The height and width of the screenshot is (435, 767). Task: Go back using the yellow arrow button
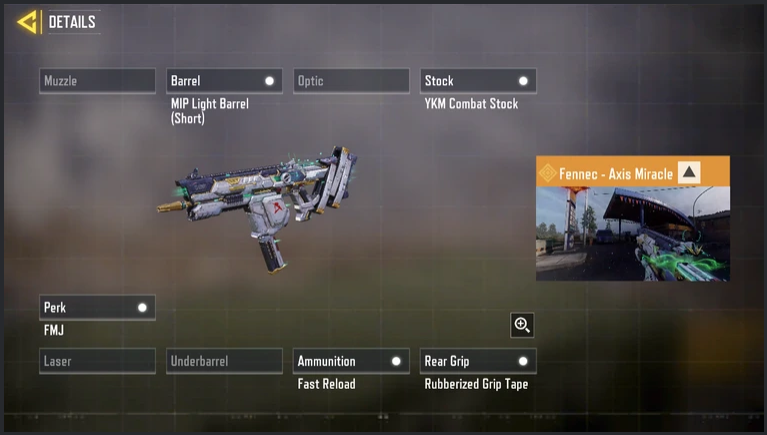27,21
